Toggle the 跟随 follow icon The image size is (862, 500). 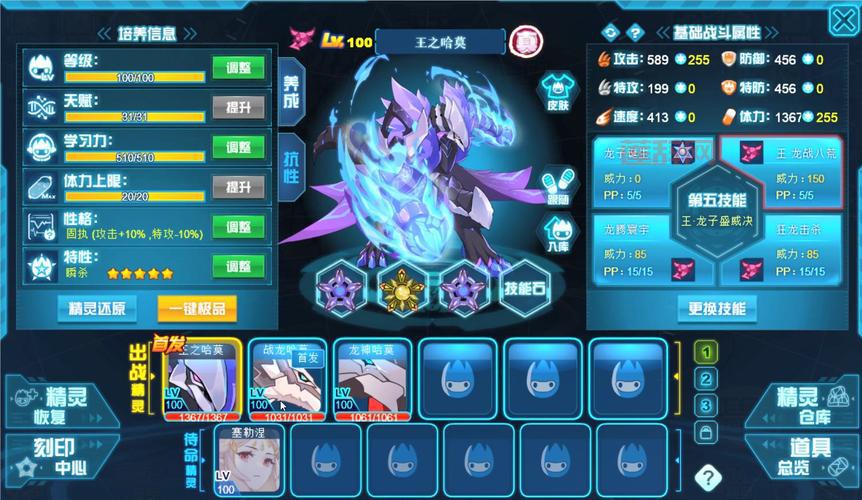[556, 186]
